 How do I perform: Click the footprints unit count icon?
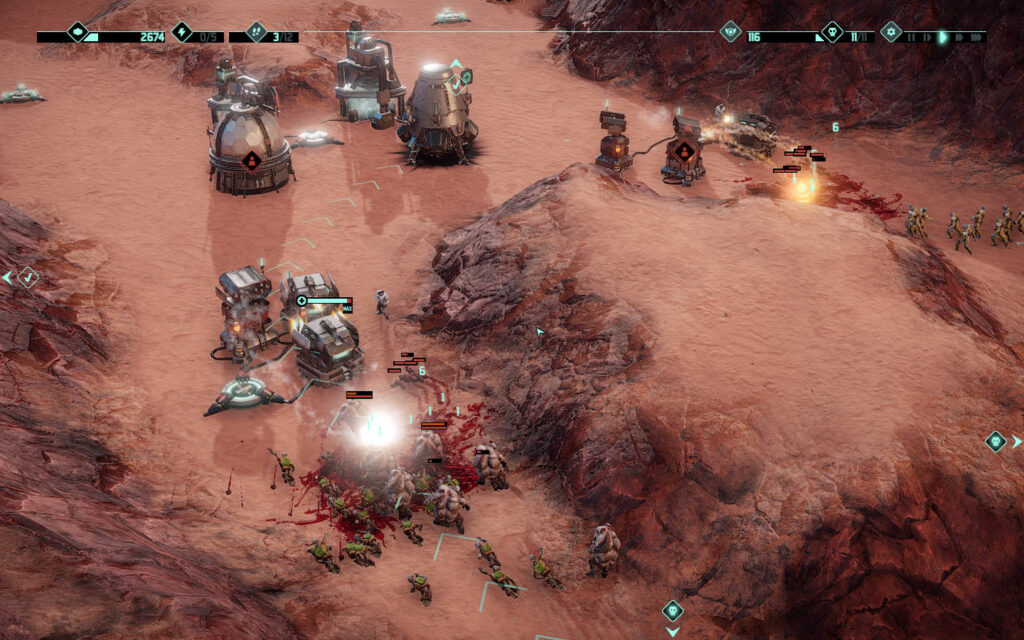[256, 32]
